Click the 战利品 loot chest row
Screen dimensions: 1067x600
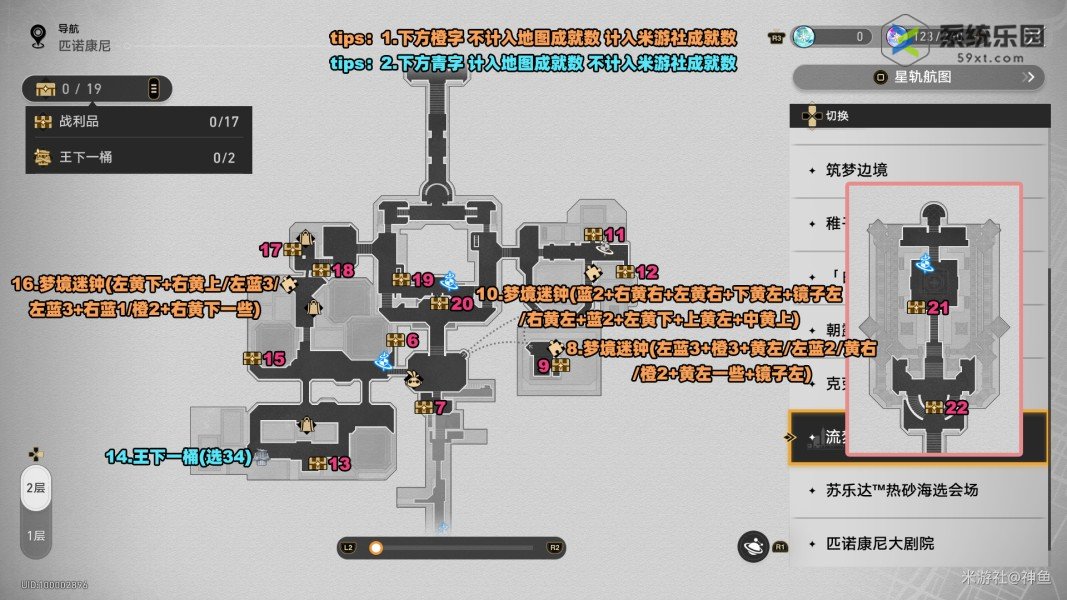point(137,122)
